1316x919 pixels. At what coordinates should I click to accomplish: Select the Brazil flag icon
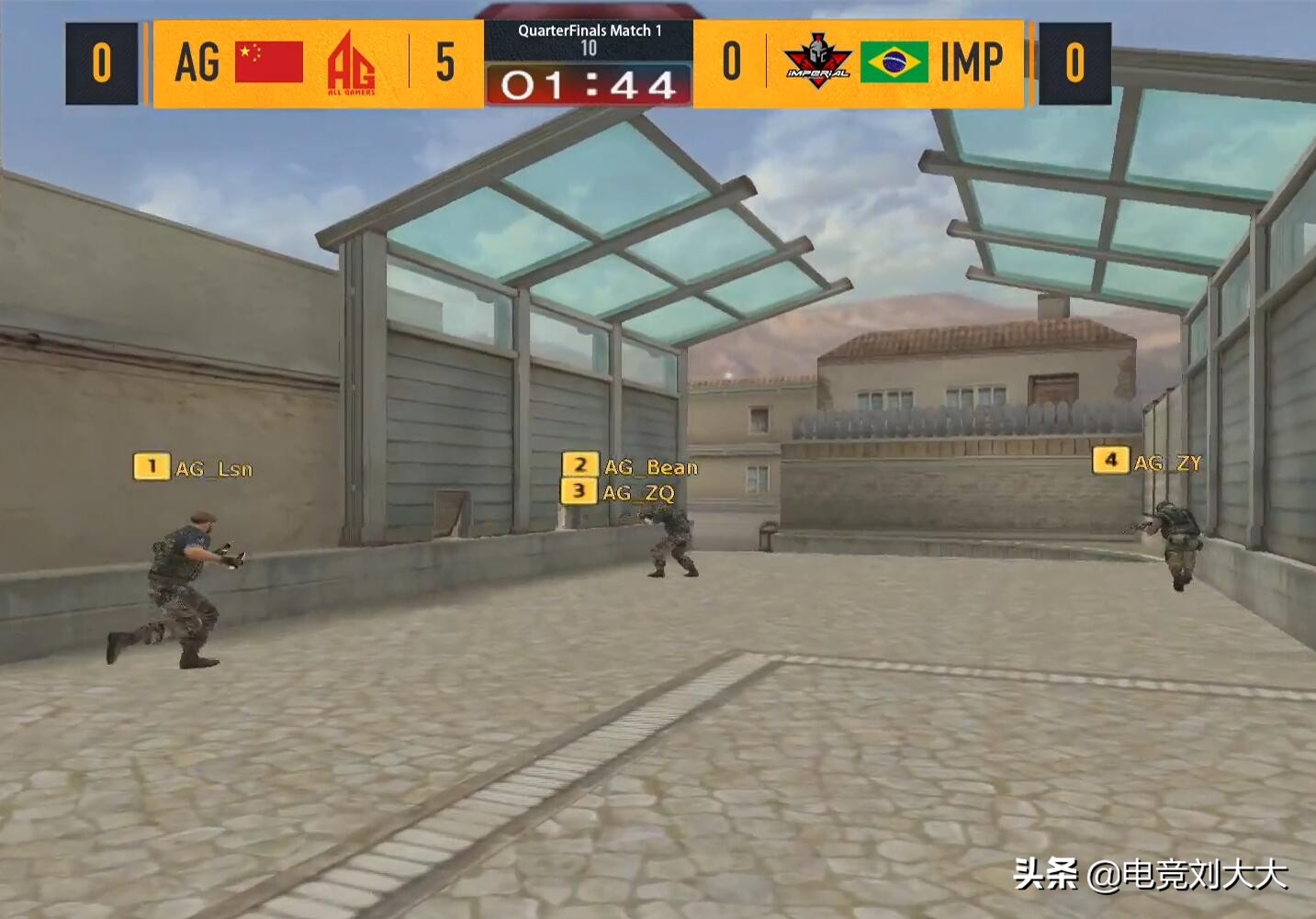click(894, 62)
